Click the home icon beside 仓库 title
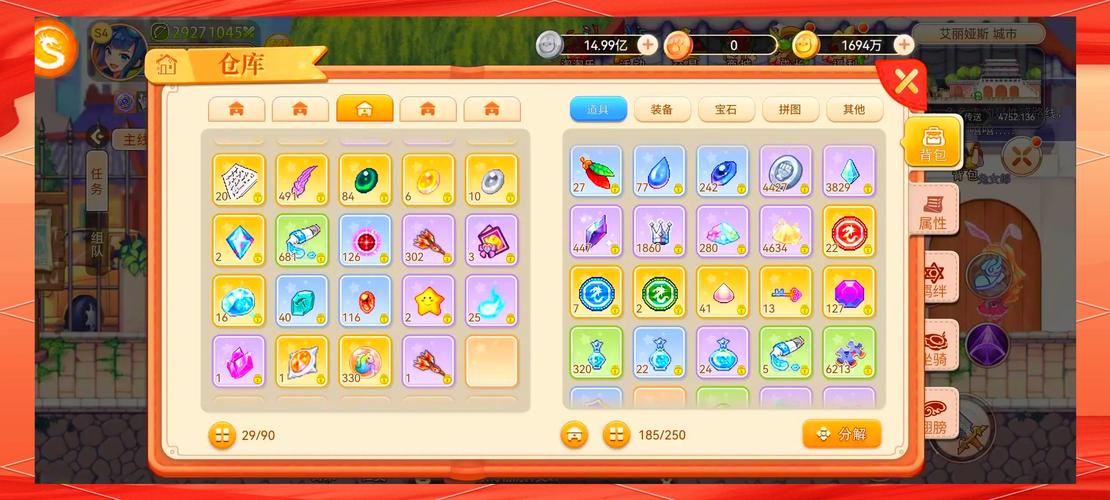 pyautogui.click(x=166, y=66)
